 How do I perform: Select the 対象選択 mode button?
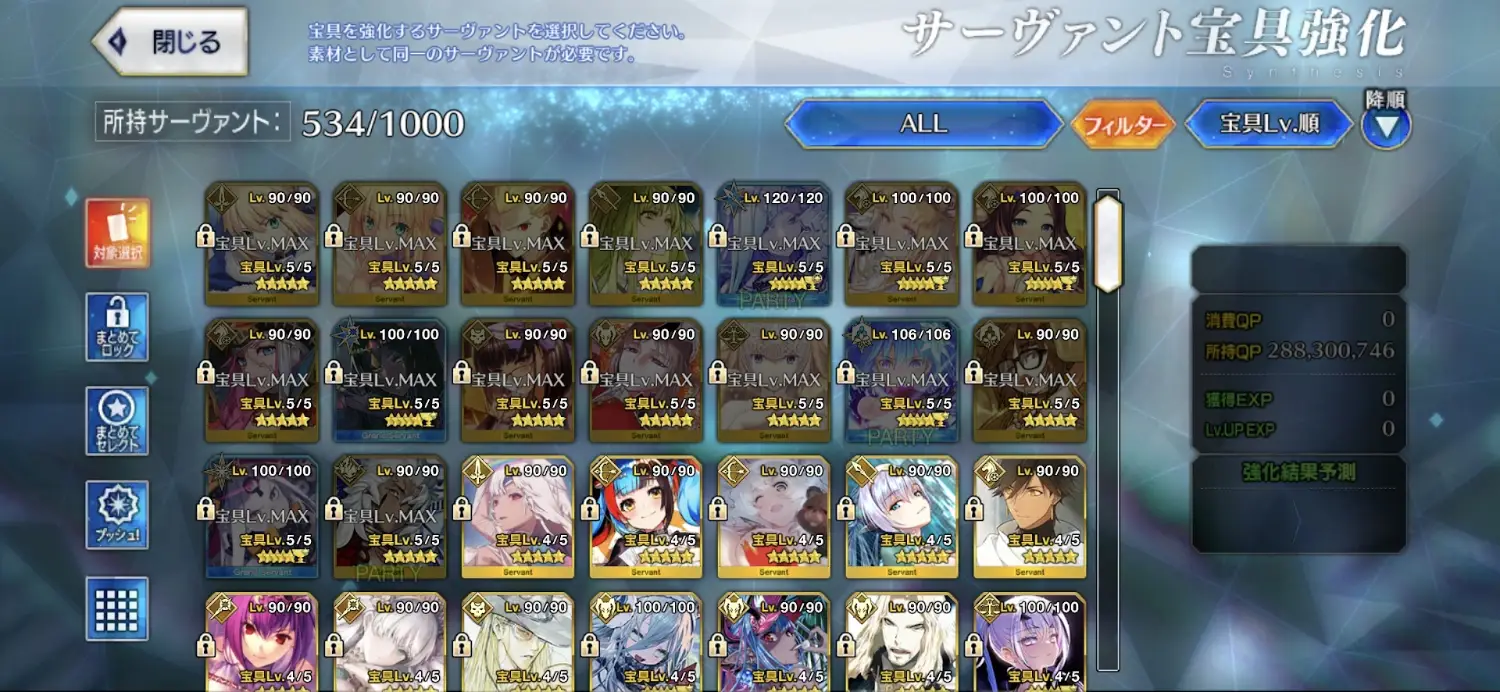(x=117, y=233)
